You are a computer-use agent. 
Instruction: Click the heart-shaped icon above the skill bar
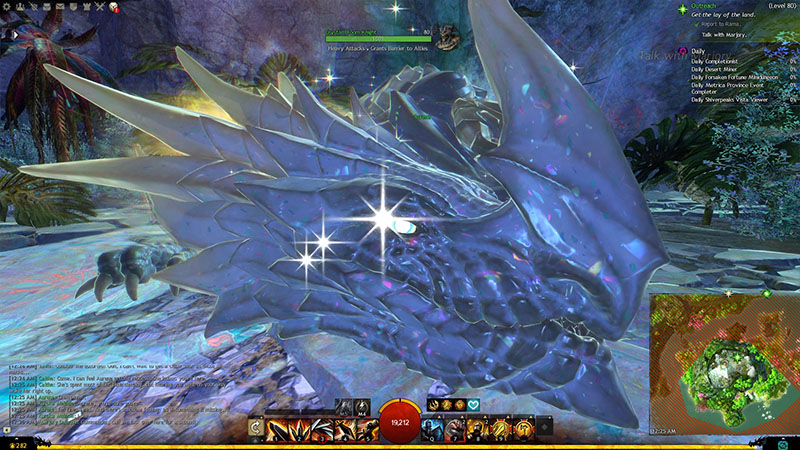tap(474, 405)
